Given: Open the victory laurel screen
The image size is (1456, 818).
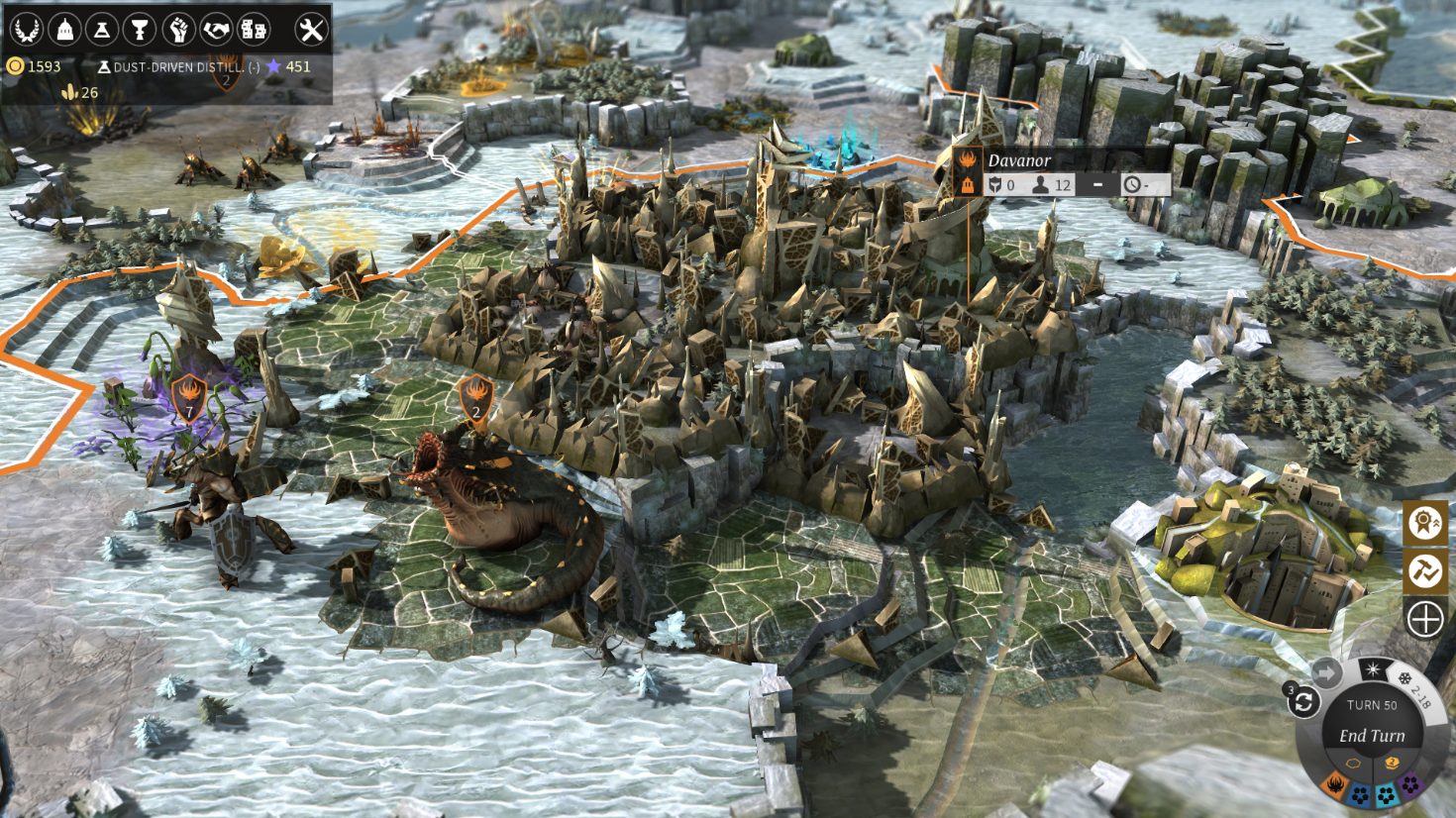Looking at the screenshot, I should point(29,29).
